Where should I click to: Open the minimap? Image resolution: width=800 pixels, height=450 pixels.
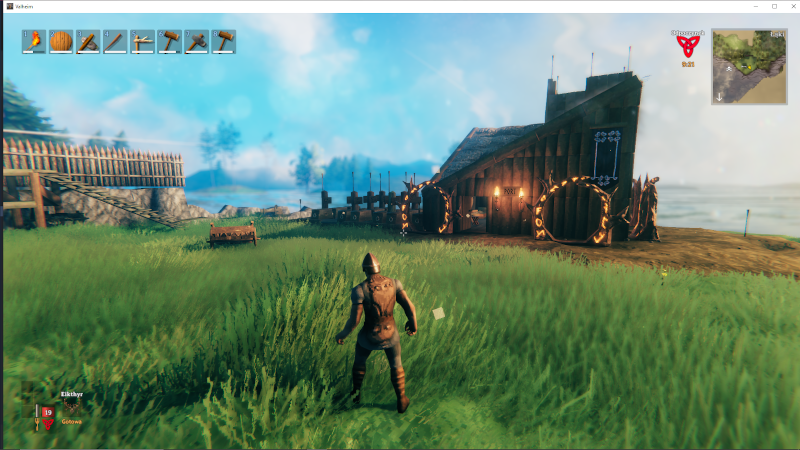tap(749, 66)
